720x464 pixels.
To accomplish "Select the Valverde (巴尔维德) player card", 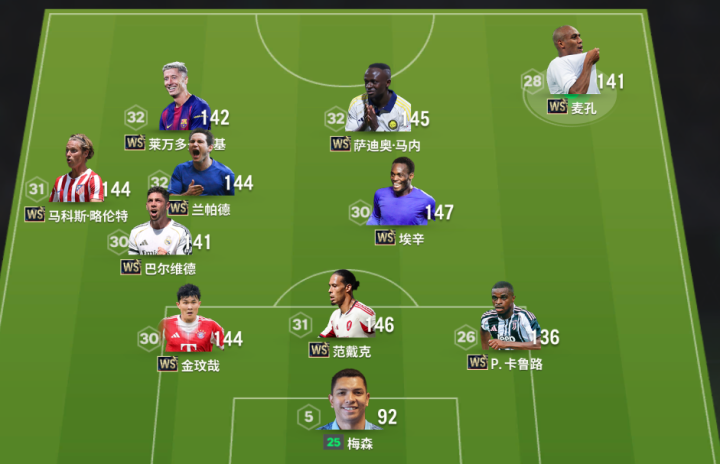I will (159, 224).
